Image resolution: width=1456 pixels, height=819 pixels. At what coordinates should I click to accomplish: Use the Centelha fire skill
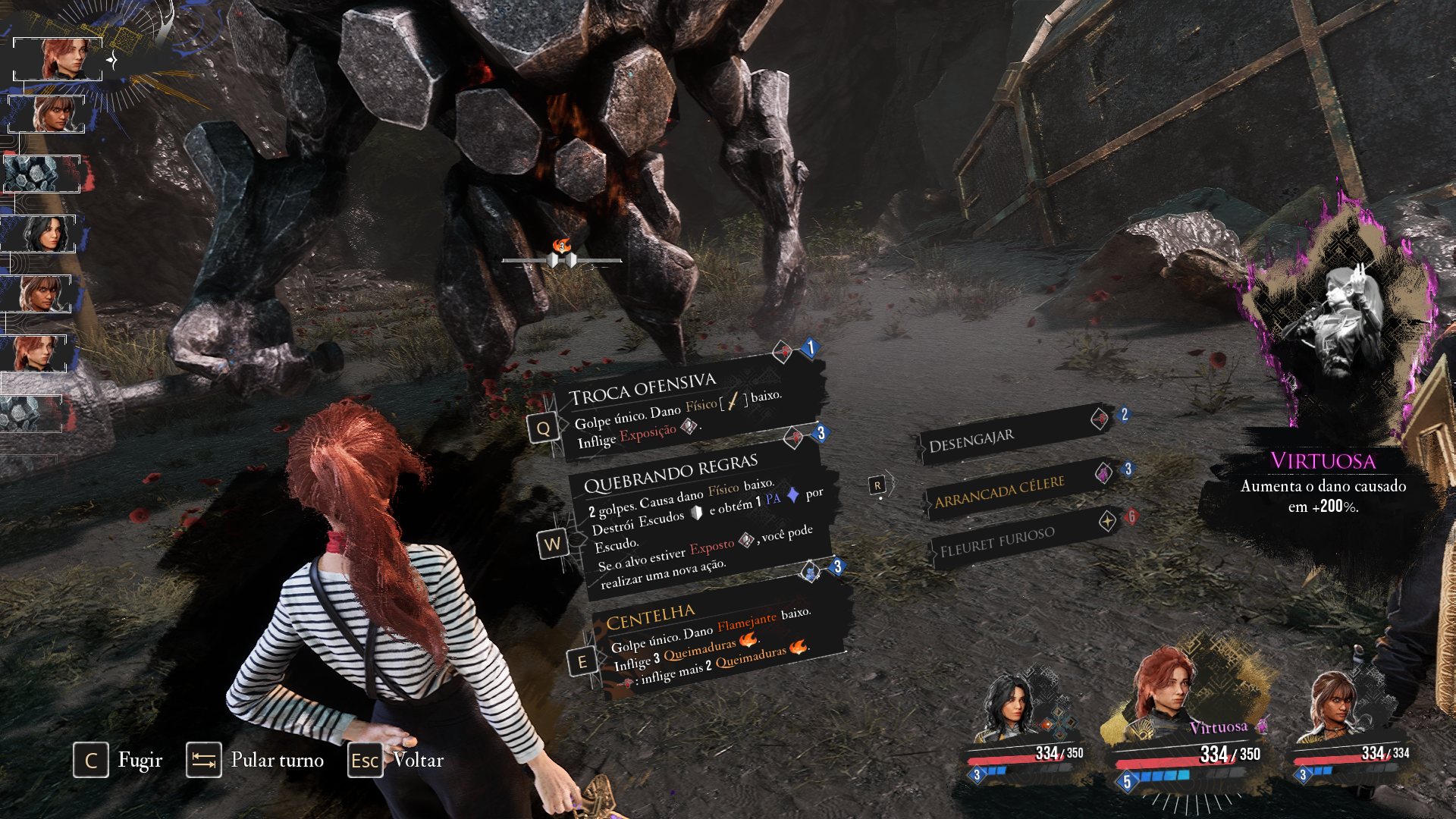tap(713, 641)
